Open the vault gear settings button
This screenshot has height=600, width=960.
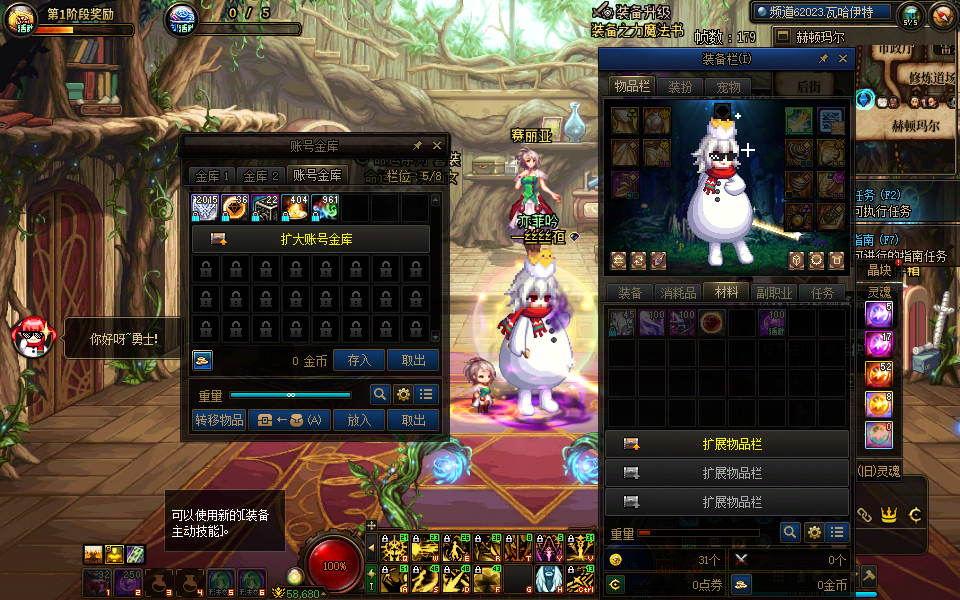pyautogui.click(x=403, y=394)
